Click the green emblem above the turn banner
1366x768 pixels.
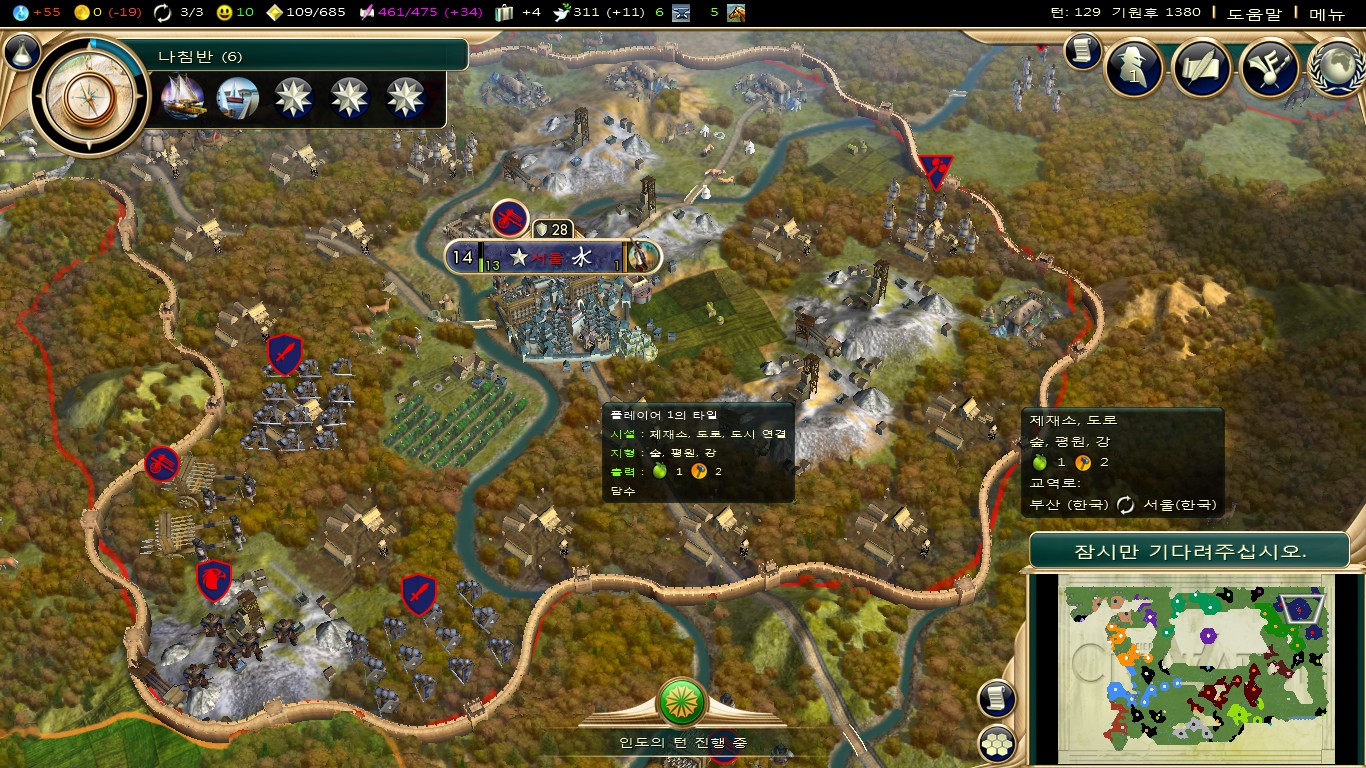(x=683, y=702)
